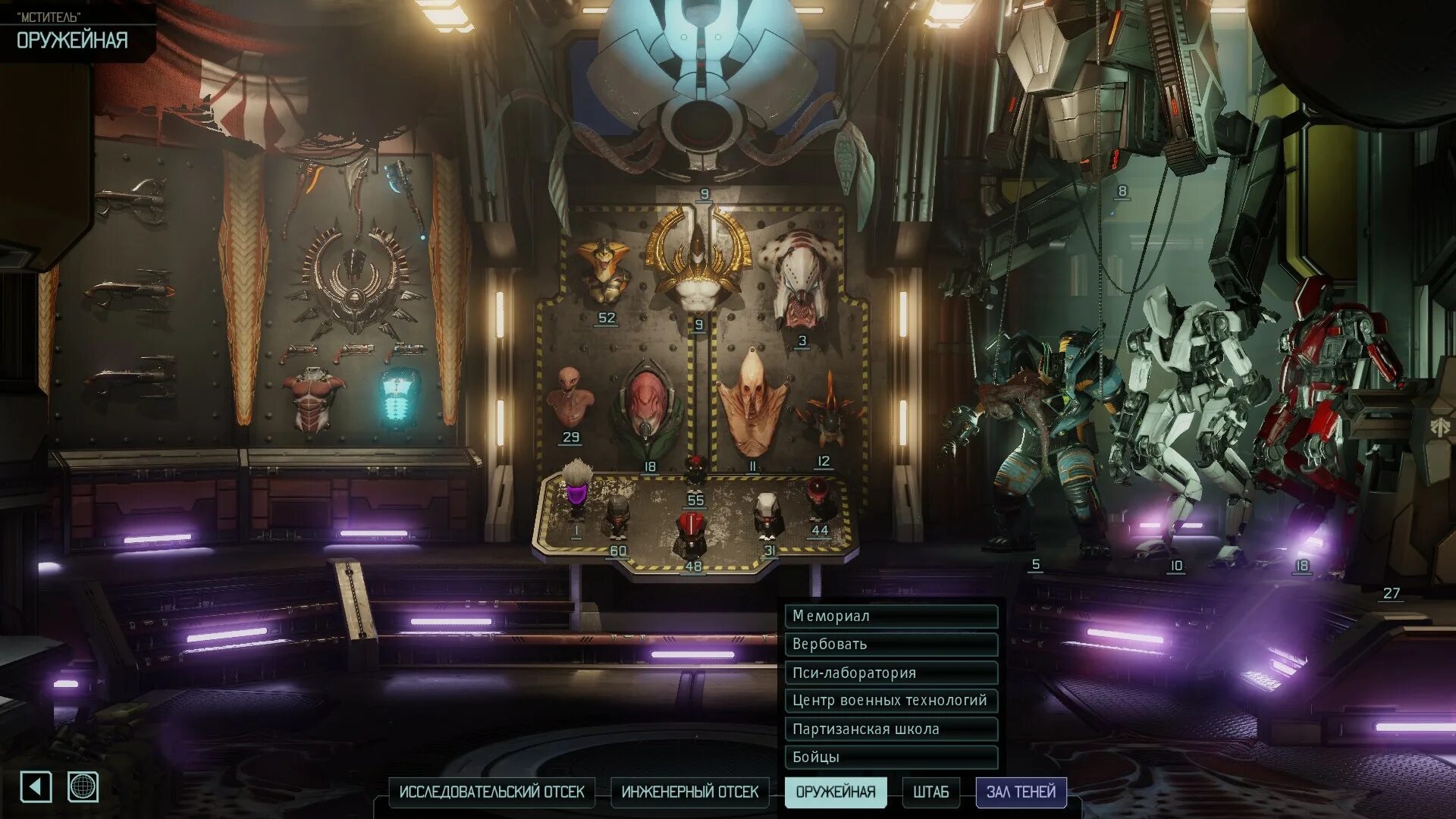Open the Пси-лаборатория facility
This screenshot has height=819, width=1456.
890,673
